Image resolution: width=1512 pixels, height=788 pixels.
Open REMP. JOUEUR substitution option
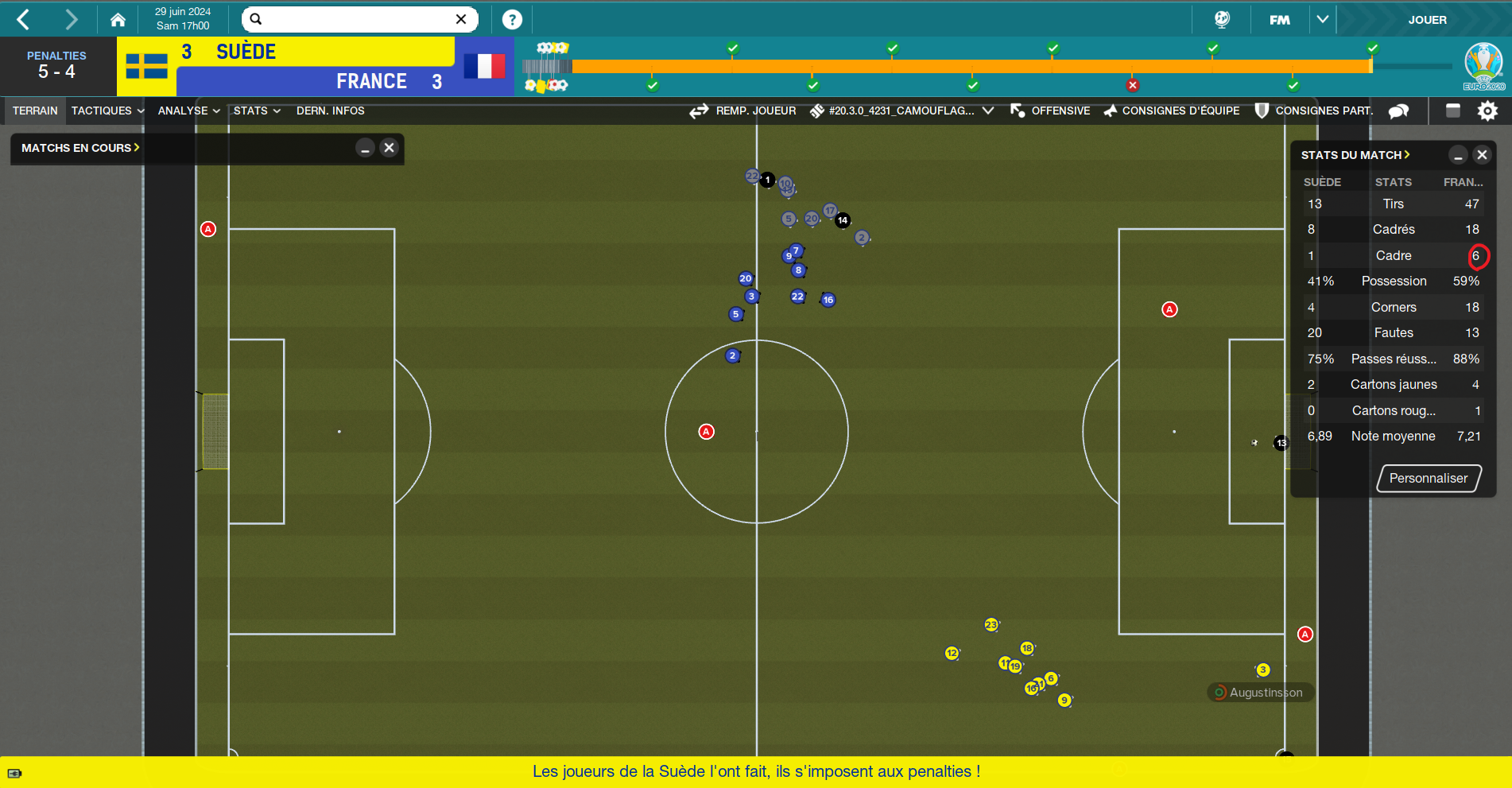[x=743, y=111]
